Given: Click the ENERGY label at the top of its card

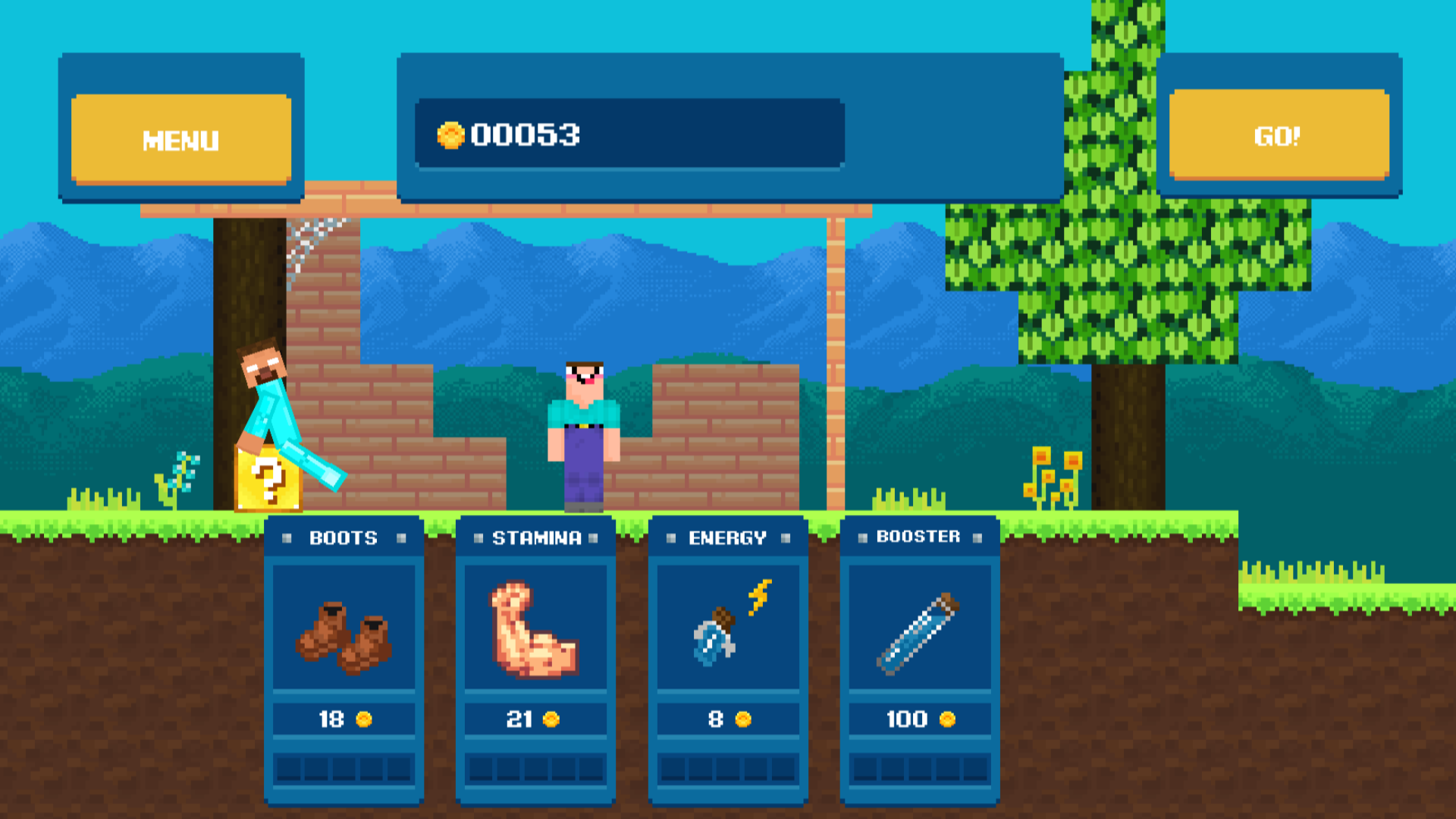Looking at the screenshot, I should (x=727, y=538).
